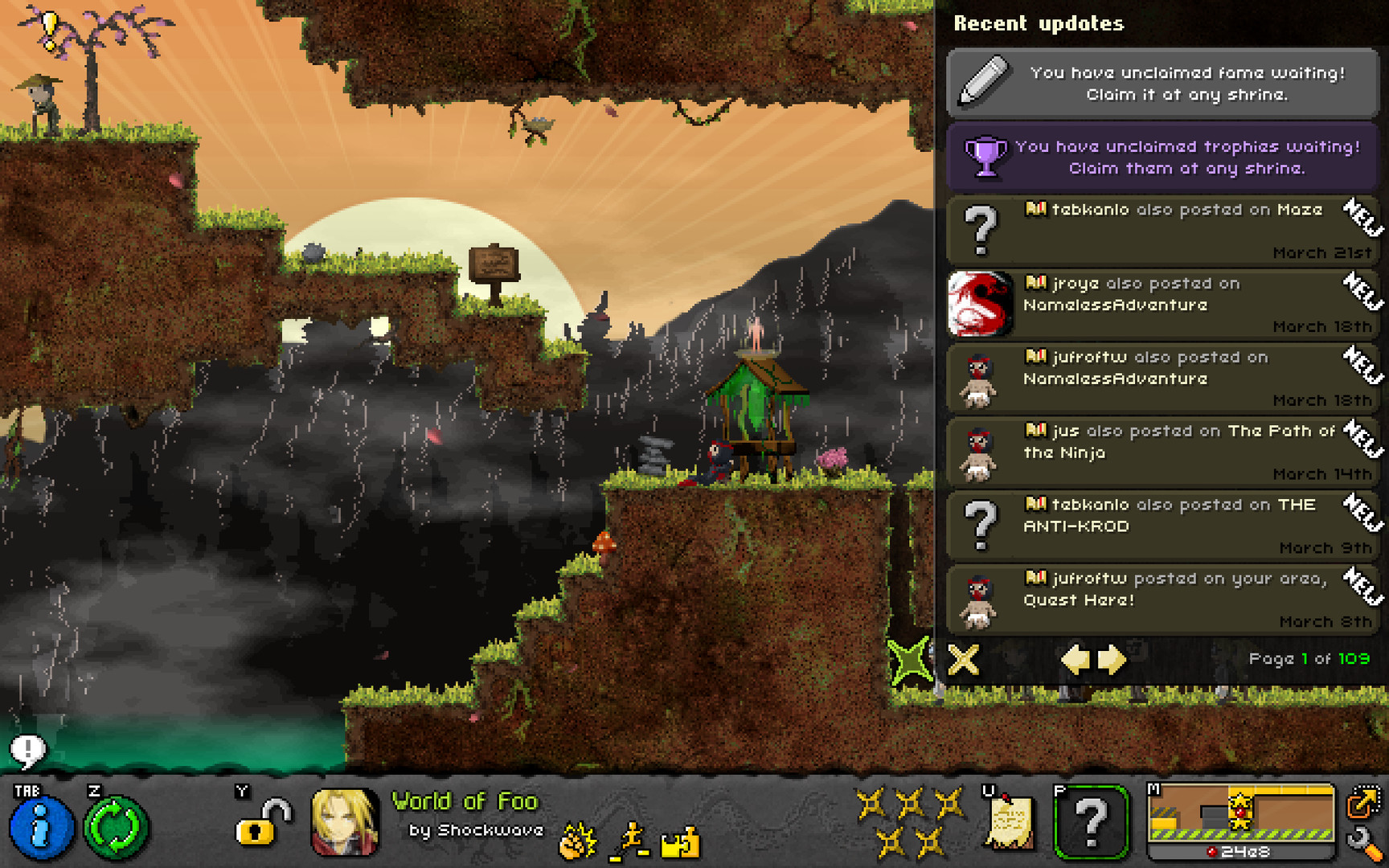
Task: Open jufroftw's post on Quest Here!
Action: [x=1162, y=600]
